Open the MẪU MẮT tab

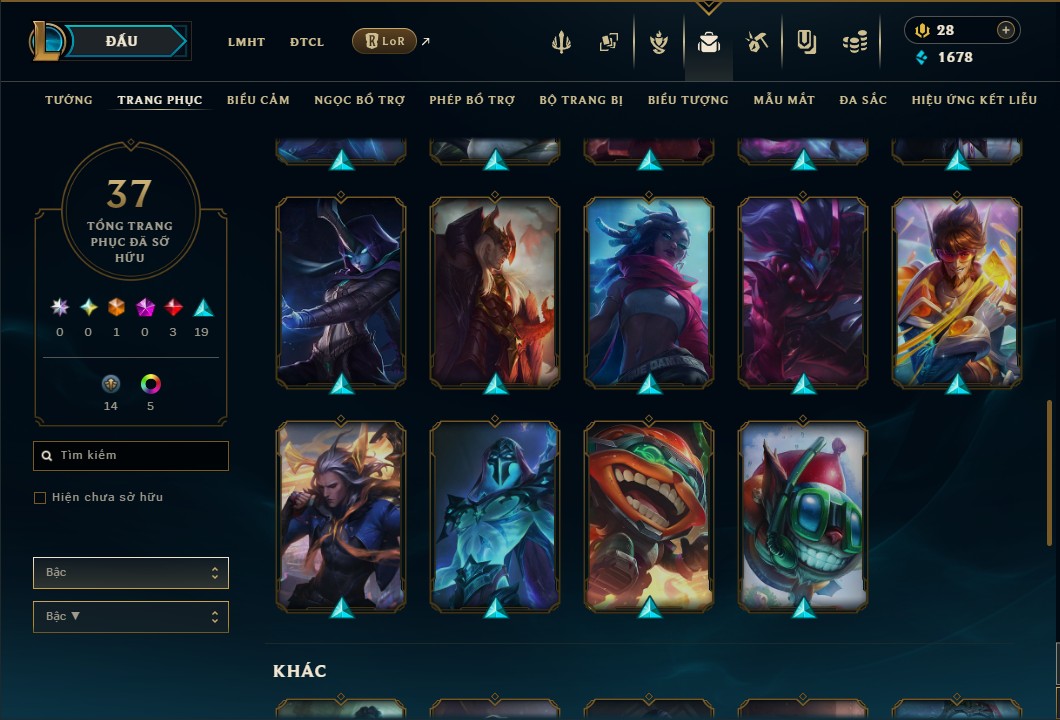[x=784, y=100]
